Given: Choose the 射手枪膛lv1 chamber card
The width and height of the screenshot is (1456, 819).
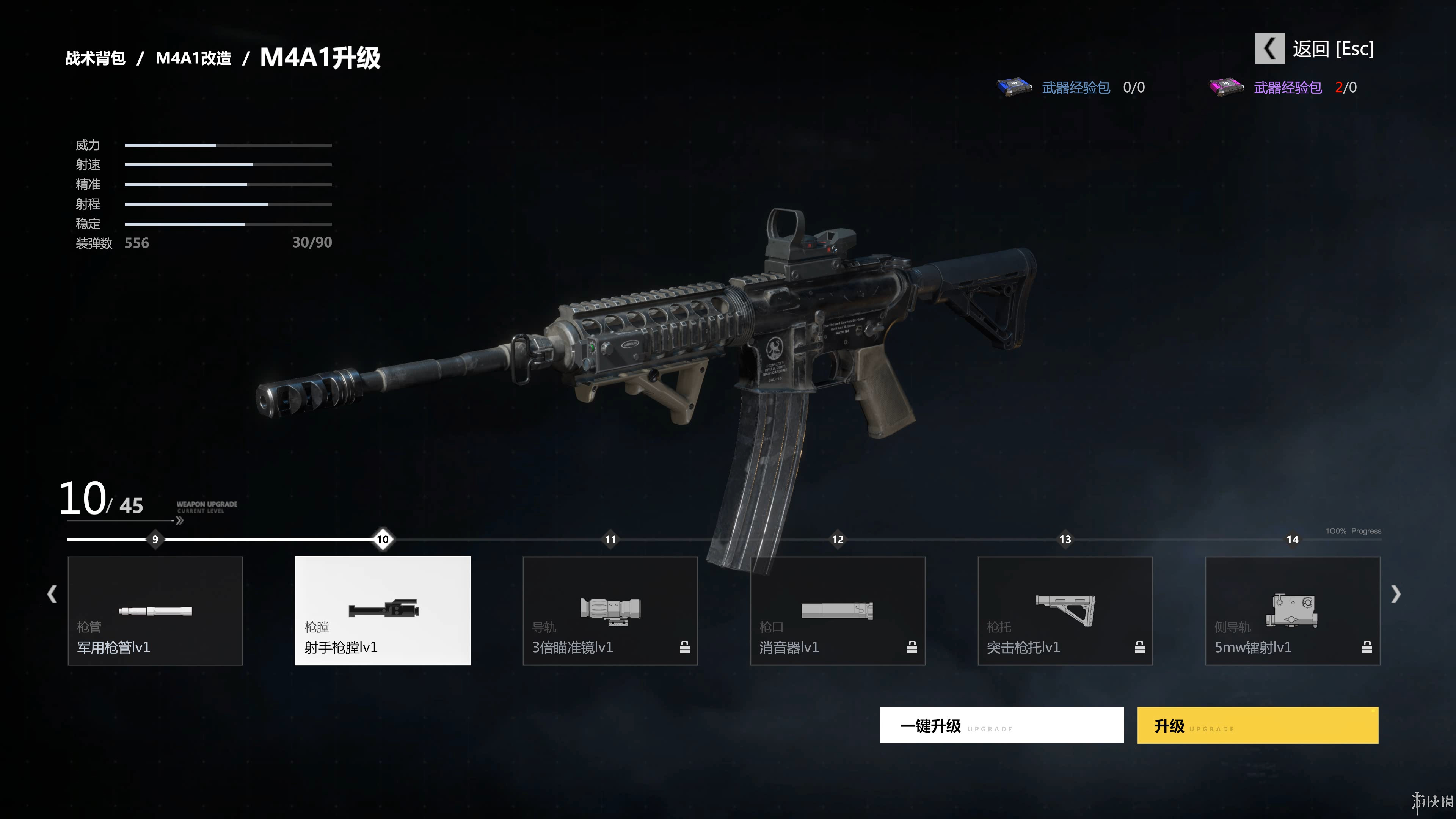Looking at the screenshot, I should [x=383, y=610].
